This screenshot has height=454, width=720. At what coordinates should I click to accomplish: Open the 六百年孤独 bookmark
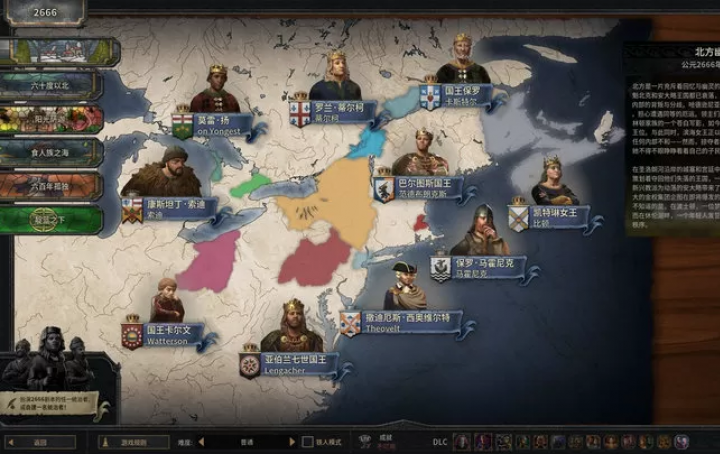click(52, 187)
